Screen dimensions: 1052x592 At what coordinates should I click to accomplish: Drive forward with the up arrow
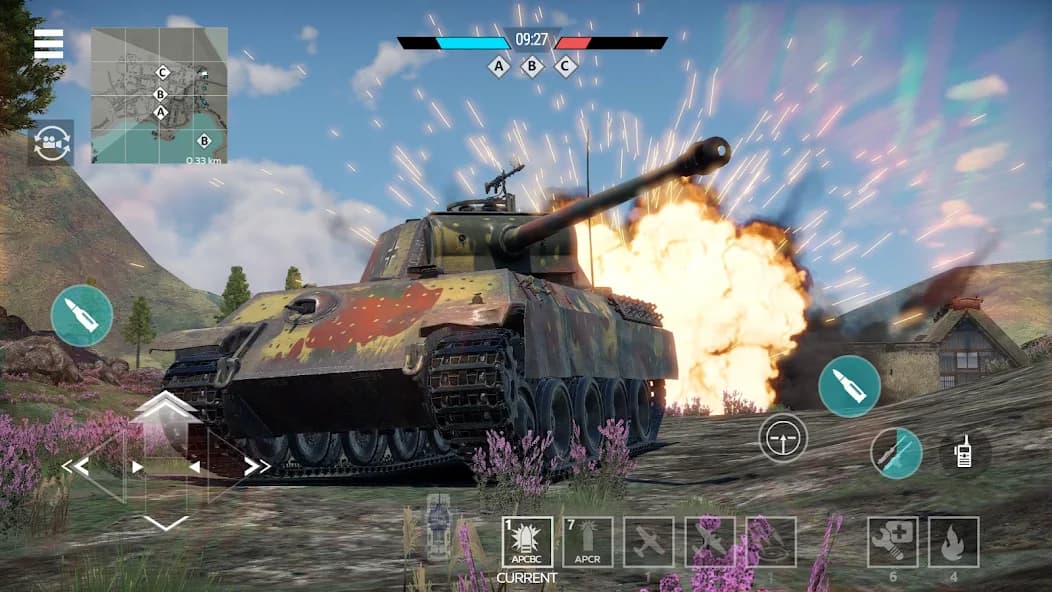(x=166, y=405)
